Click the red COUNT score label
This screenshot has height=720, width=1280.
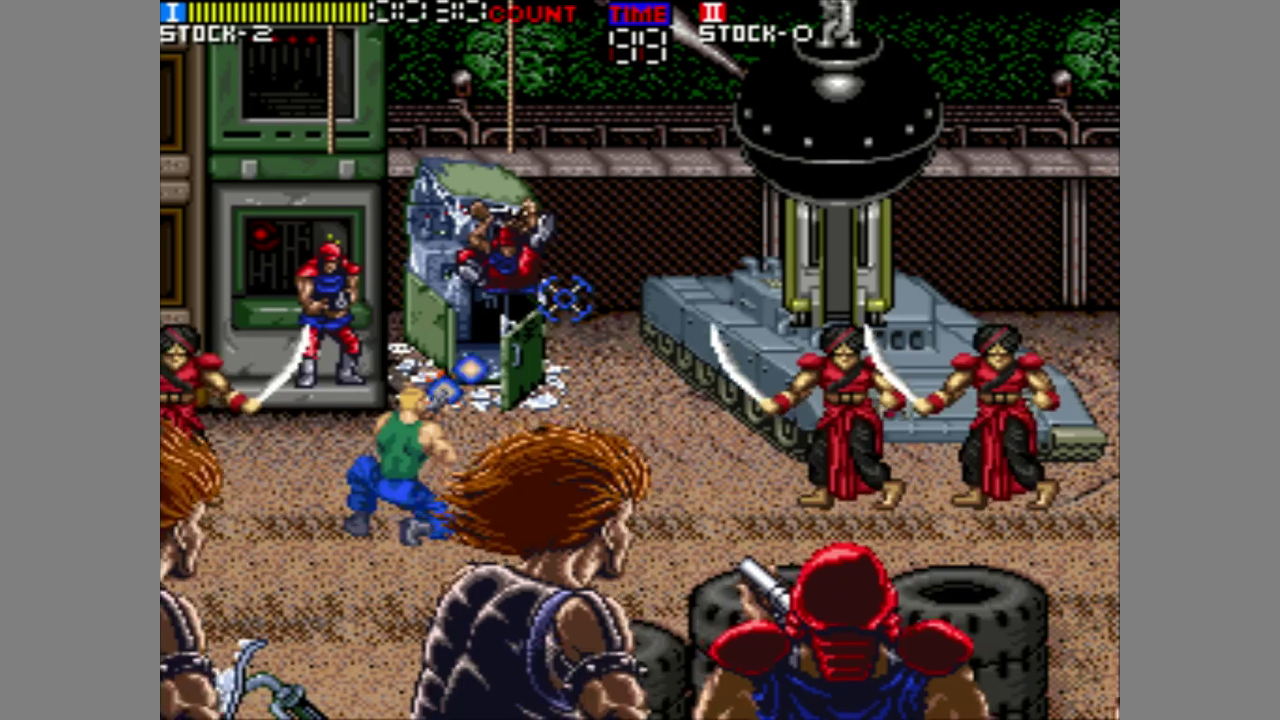click(534, 13)
